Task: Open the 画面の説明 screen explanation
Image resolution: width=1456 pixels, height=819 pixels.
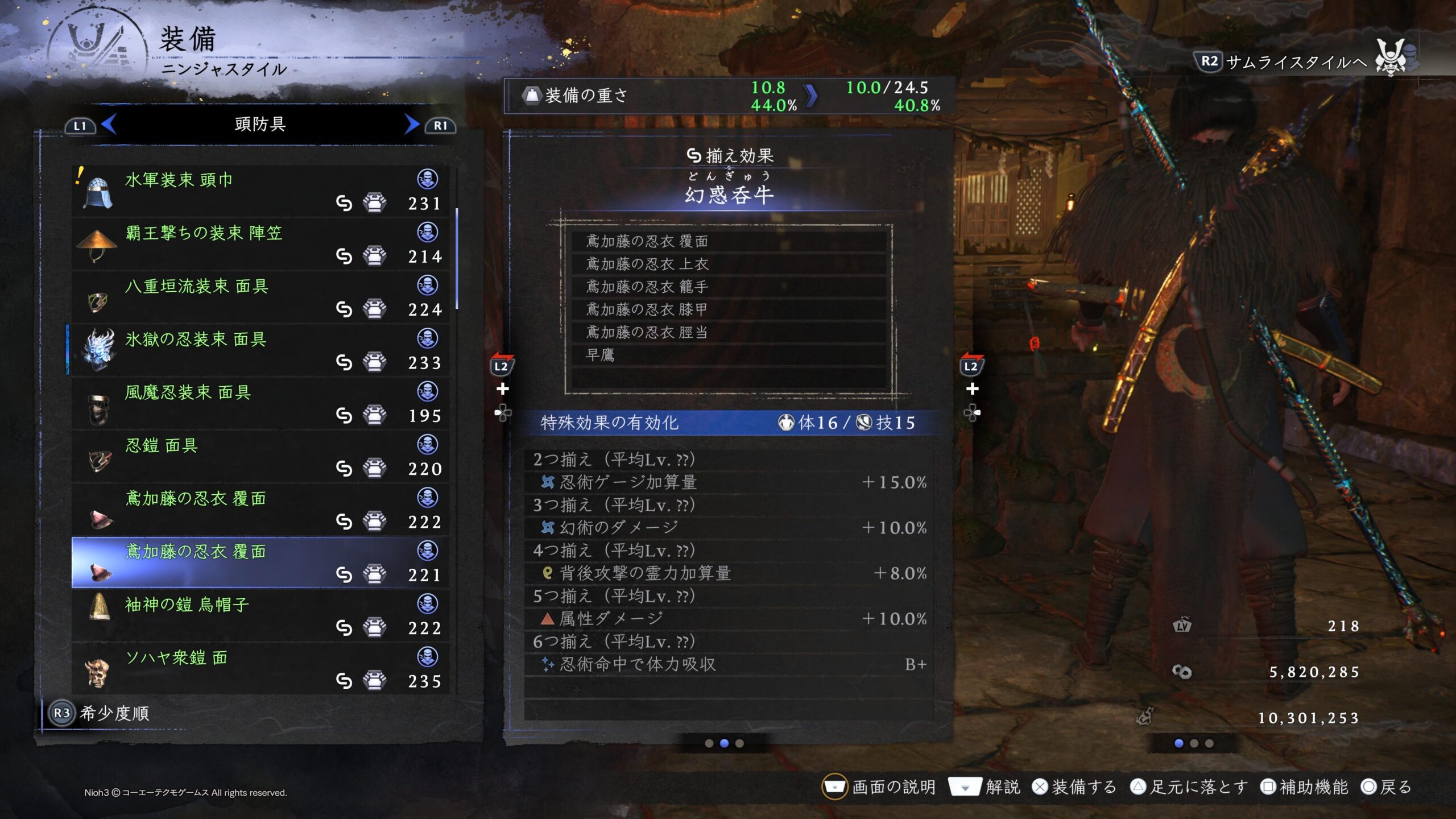Action: click(x=879, y=787)
